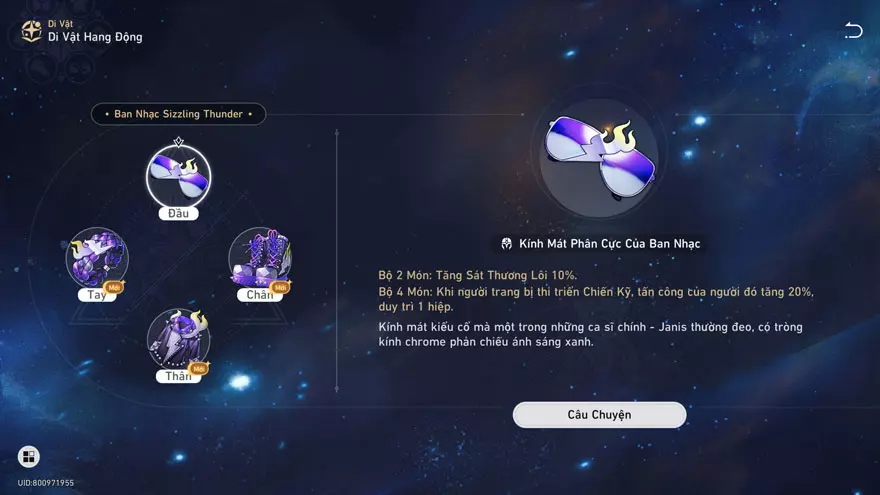Open the grid menu icon above UID
This screenshot has height=495, width=880.
(29, 457)
